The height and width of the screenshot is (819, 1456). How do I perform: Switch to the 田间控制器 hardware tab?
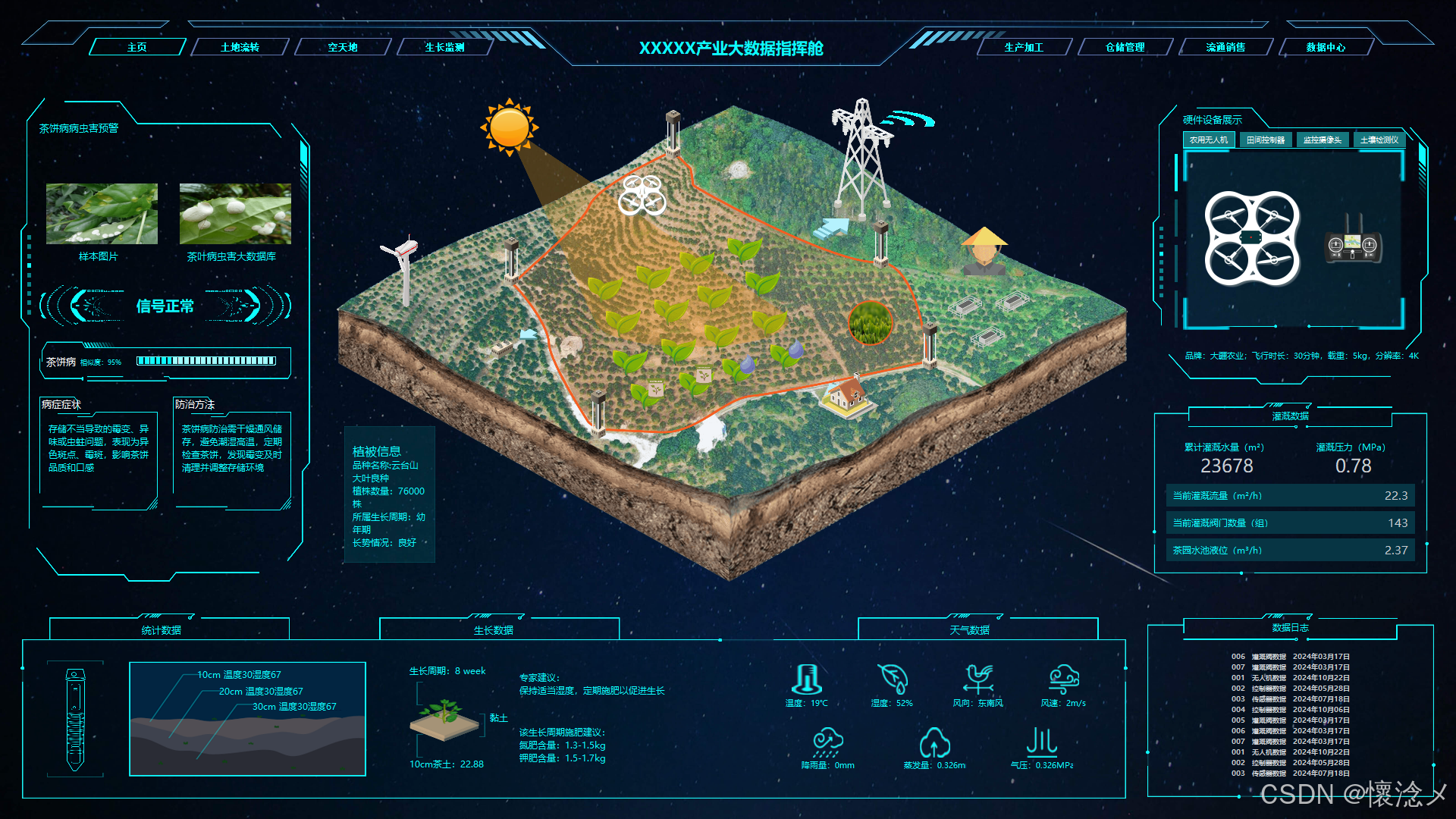coord(1266,140)
